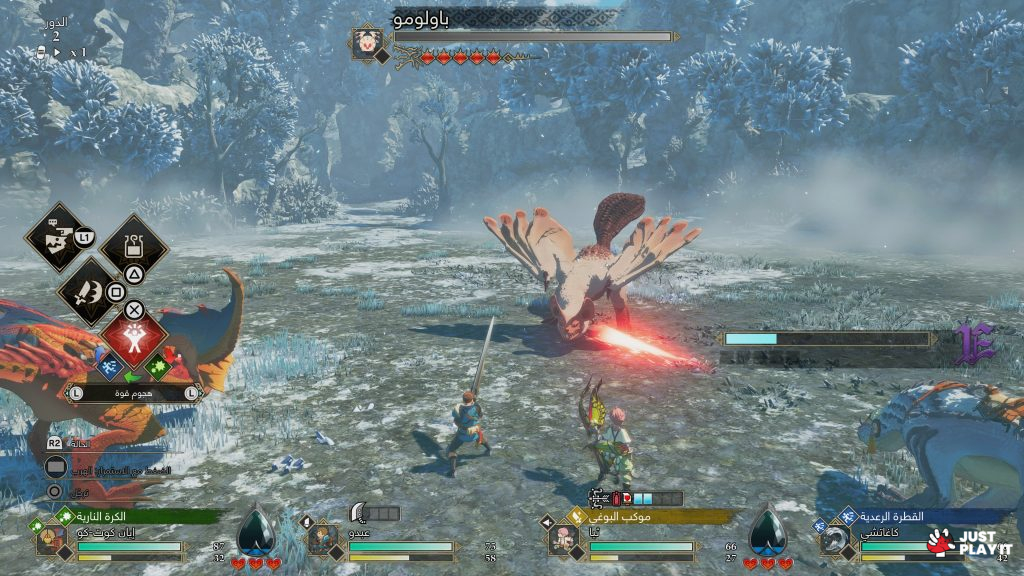
Task: Select the blue-banner monstie portrait
Action: (x=832, y=541)
